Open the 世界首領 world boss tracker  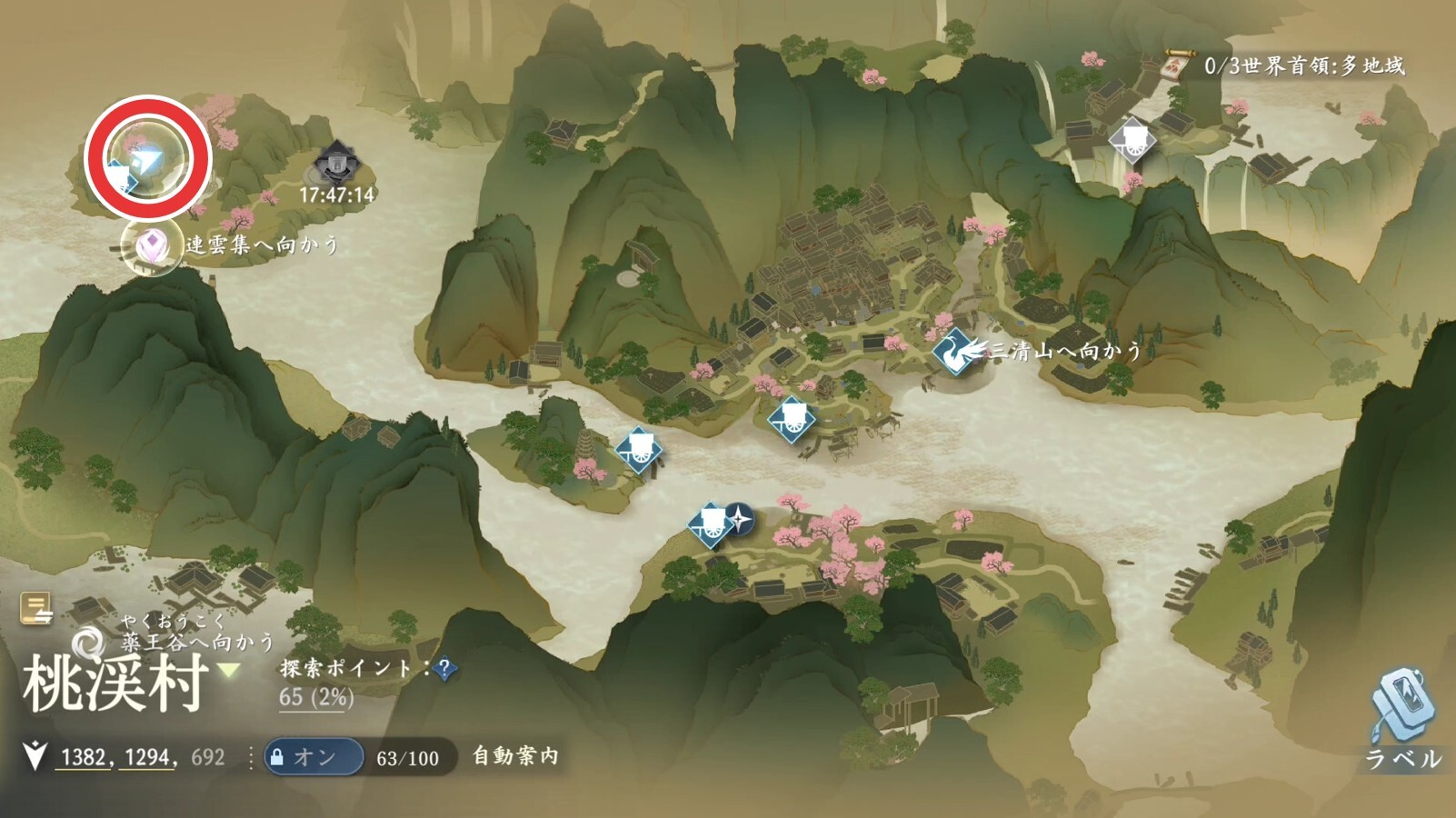click(1176, 65)
